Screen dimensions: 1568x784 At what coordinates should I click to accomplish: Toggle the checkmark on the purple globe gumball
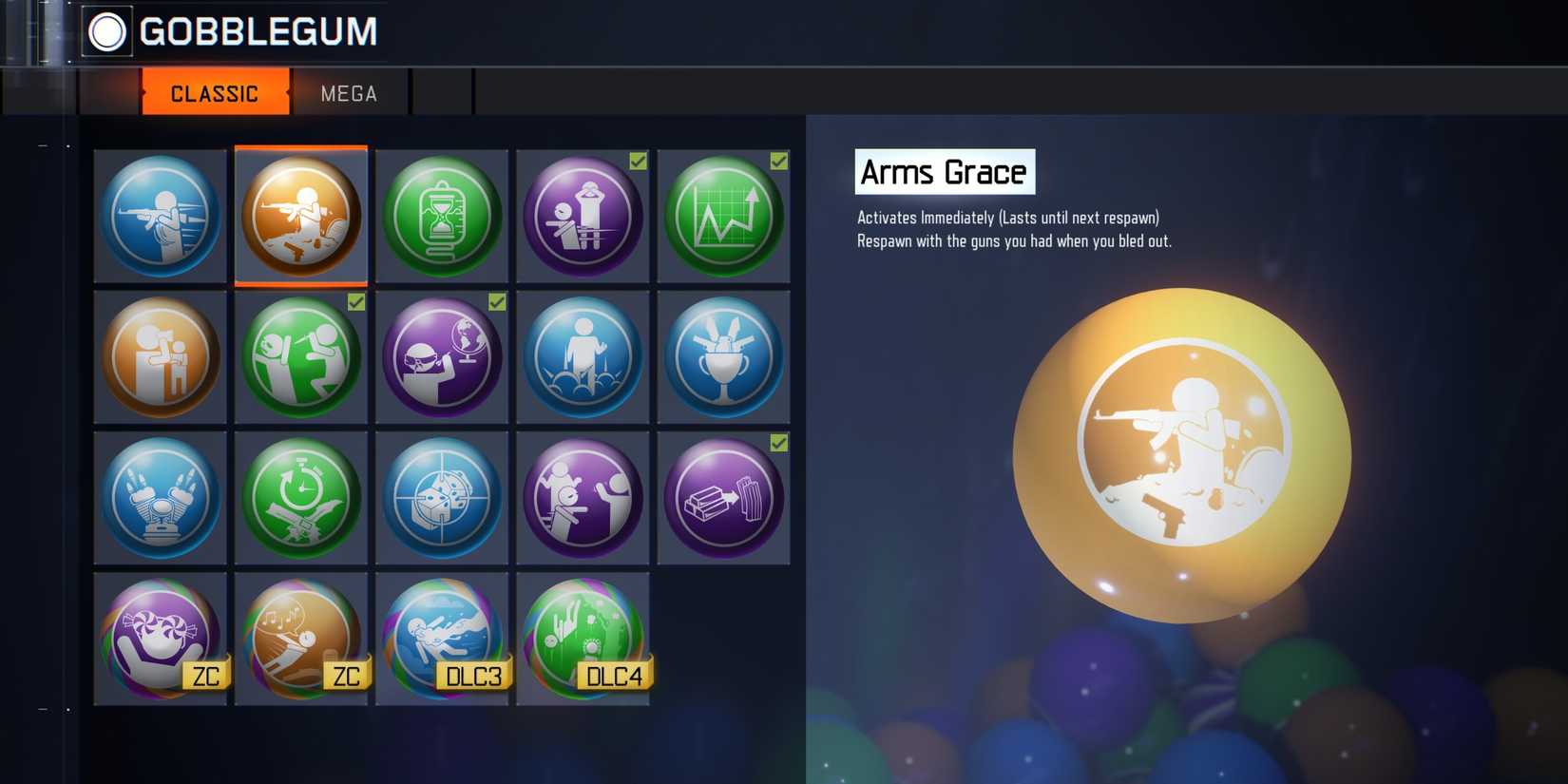(495, 301)
